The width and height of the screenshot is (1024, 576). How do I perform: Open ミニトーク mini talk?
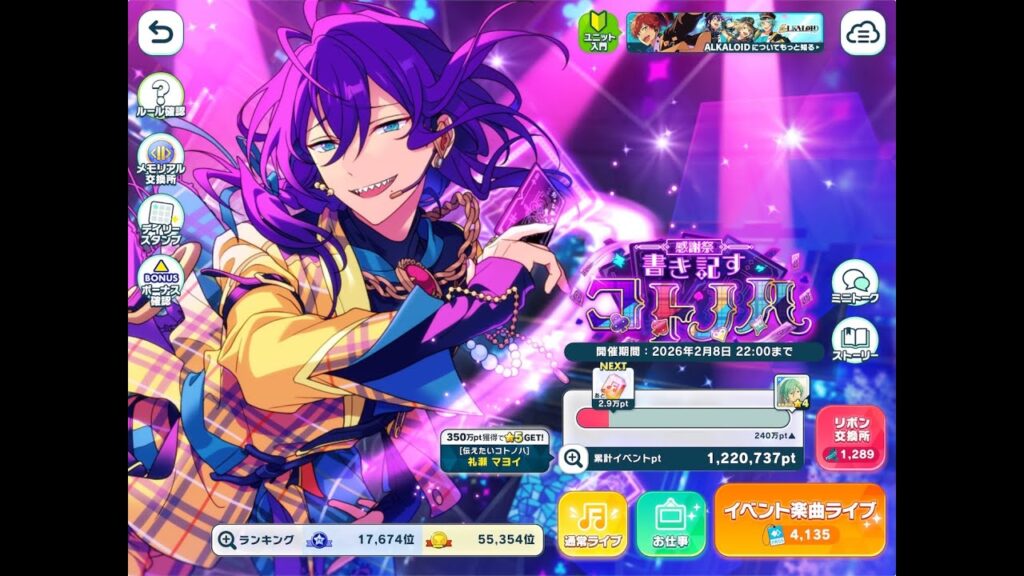(x=855, y=284)
